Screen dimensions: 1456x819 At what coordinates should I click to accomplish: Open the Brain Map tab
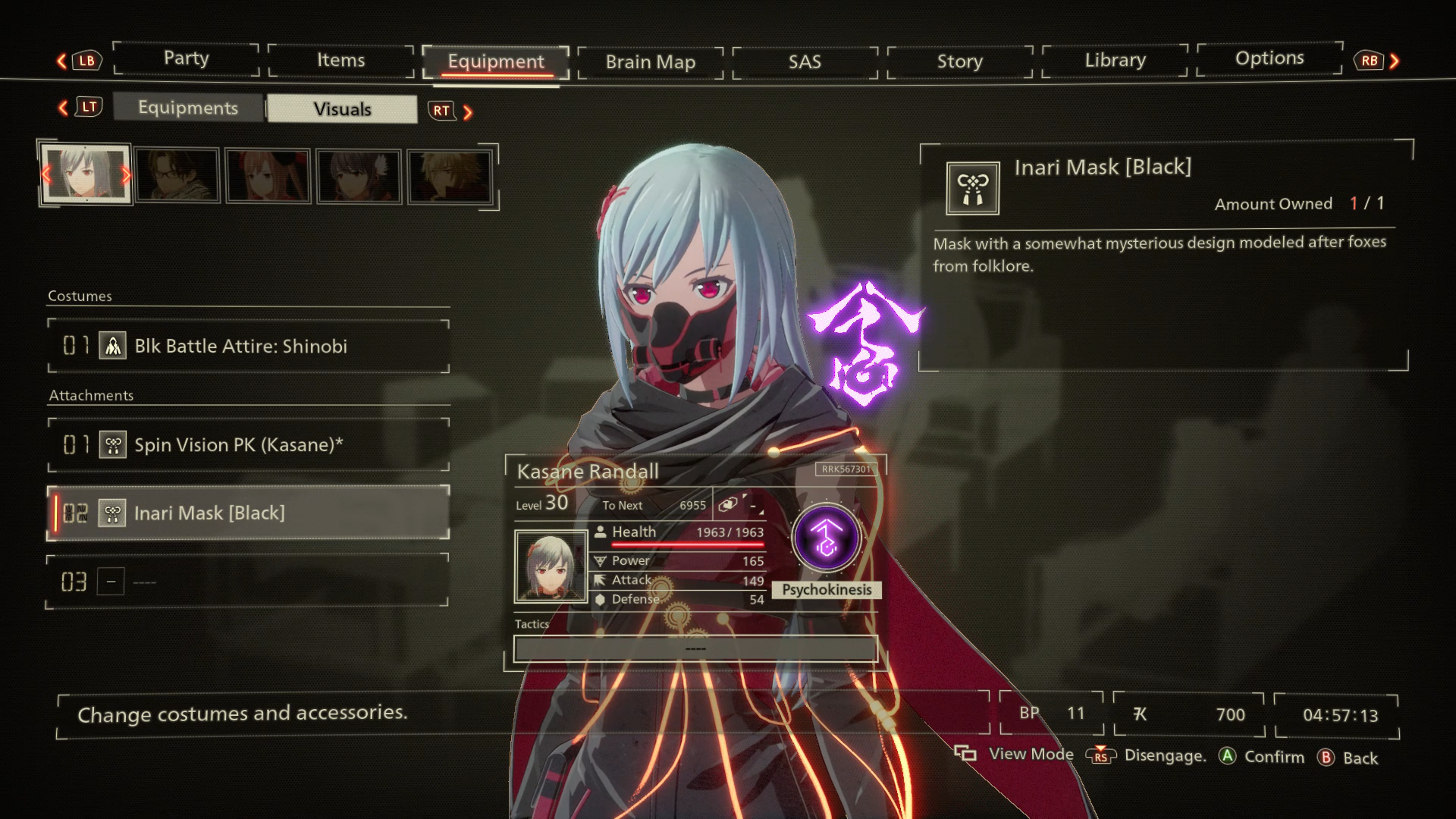pos(650,62)
